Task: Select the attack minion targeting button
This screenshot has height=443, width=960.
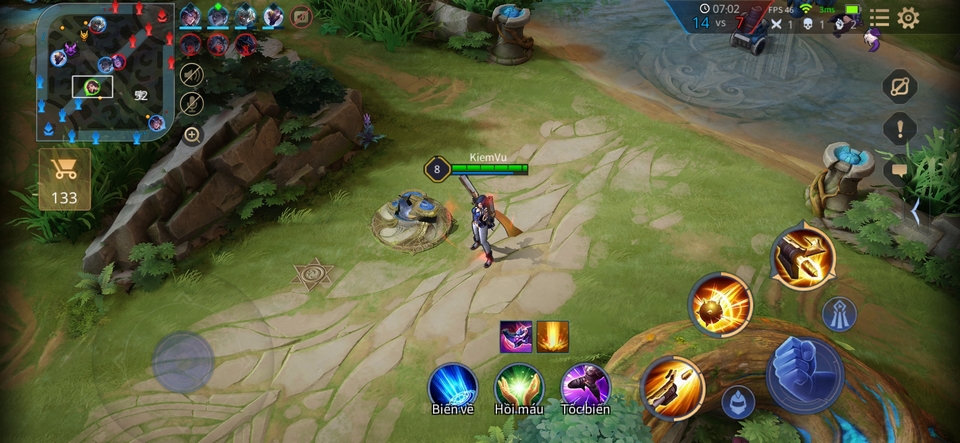Action: pyautogui.click(x=738, y=402)
